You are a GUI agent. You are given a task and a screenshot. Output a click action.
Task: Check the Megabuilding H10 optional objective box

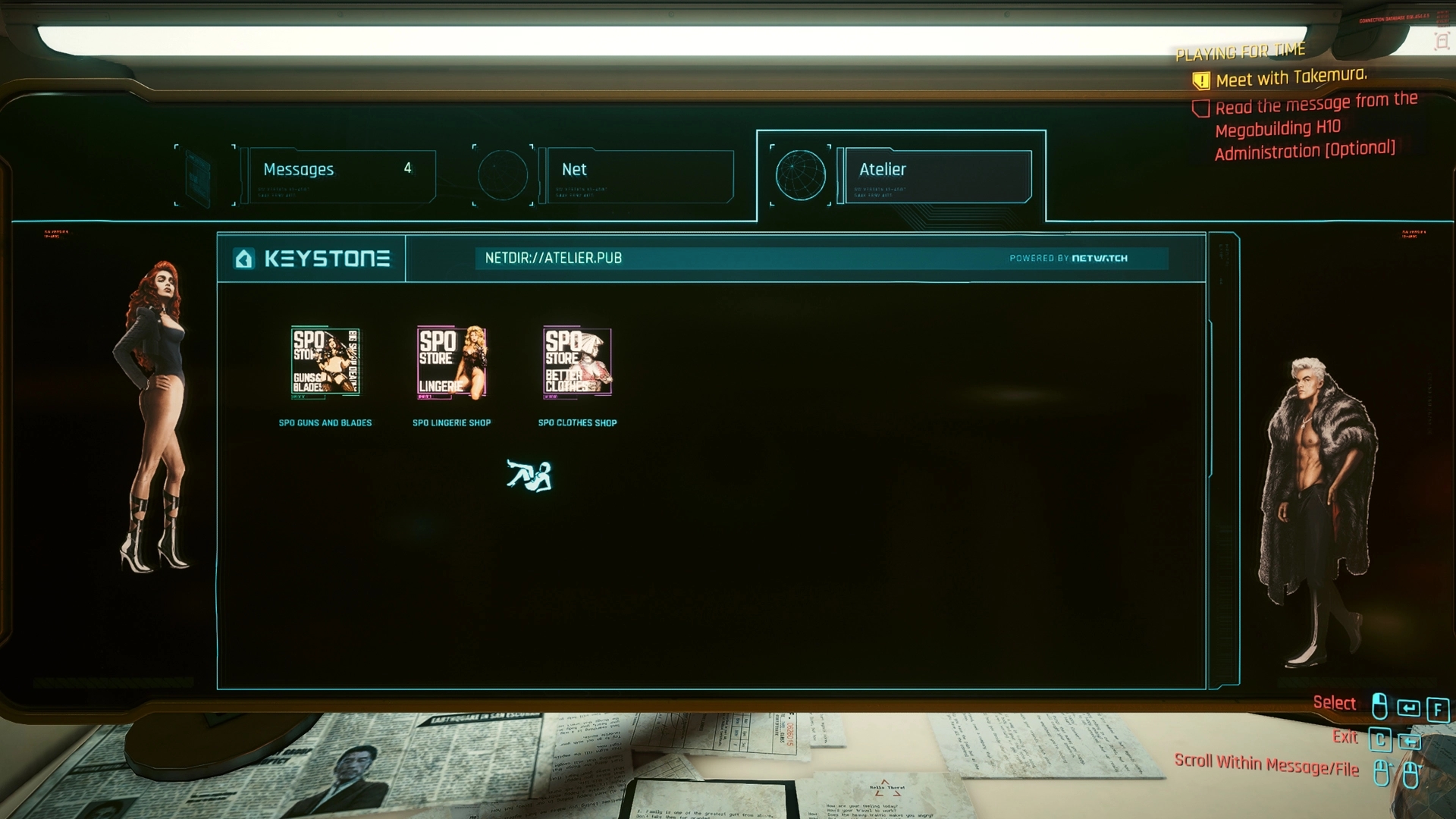point(1202,108)
